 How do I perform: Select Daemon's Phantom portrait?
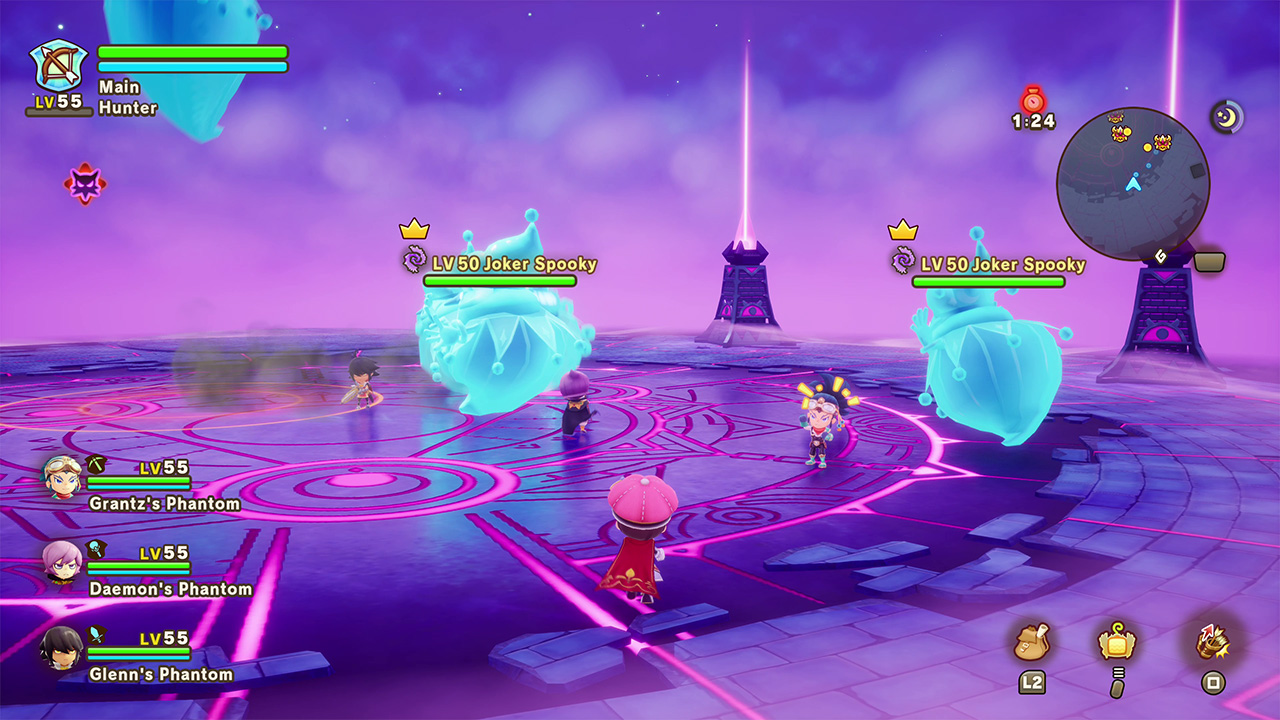[62, 562]
